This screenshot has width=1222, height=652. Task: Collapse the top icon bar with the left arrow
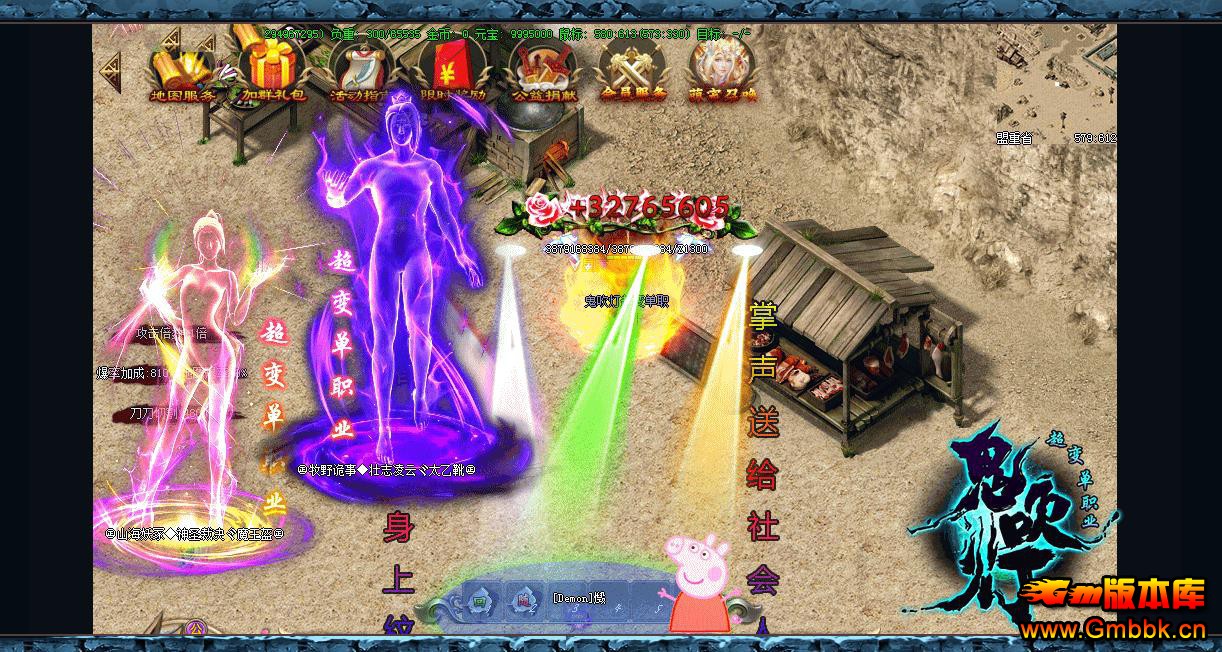coord(110,67)
